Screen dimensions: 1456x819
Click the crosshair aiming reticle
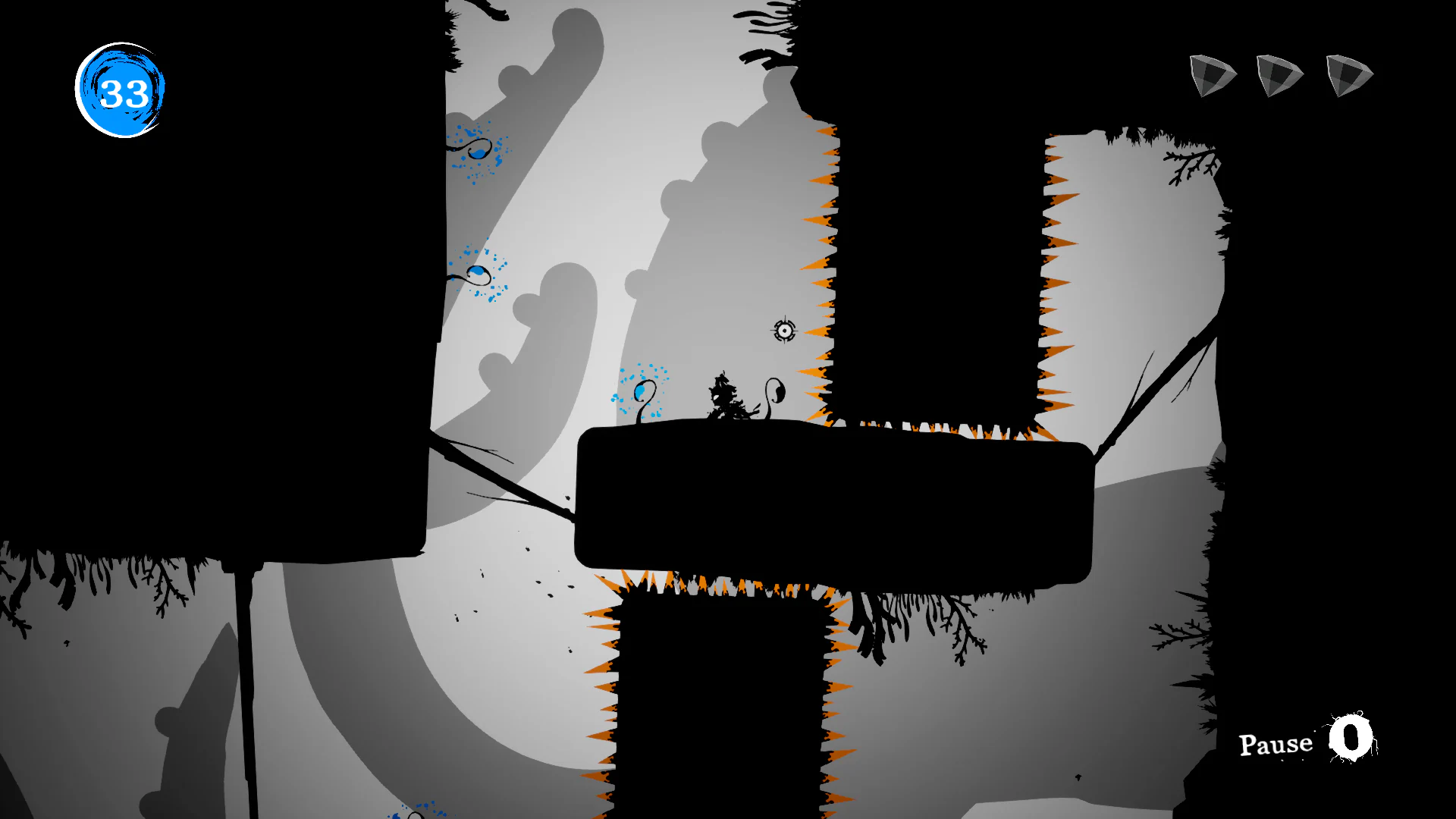point(784,331)
